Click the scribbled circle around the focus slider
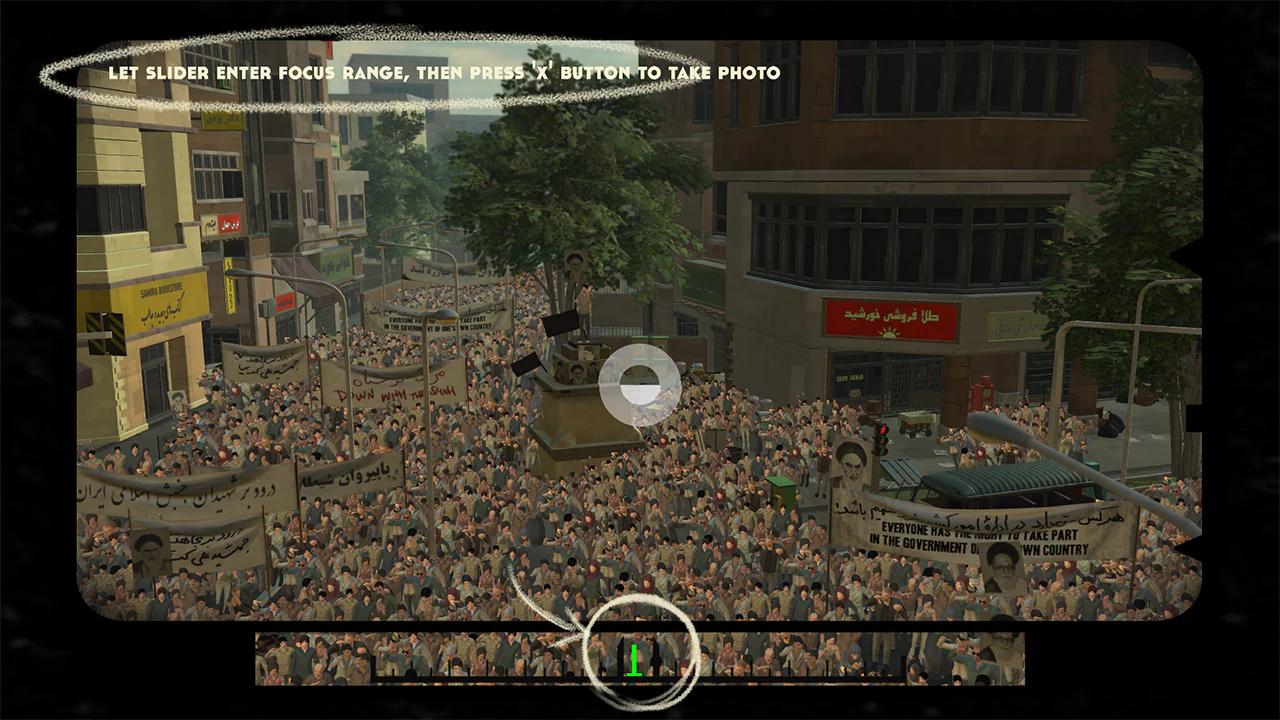The height and width of the screenshot is (720, 1280). coord(640,655)
